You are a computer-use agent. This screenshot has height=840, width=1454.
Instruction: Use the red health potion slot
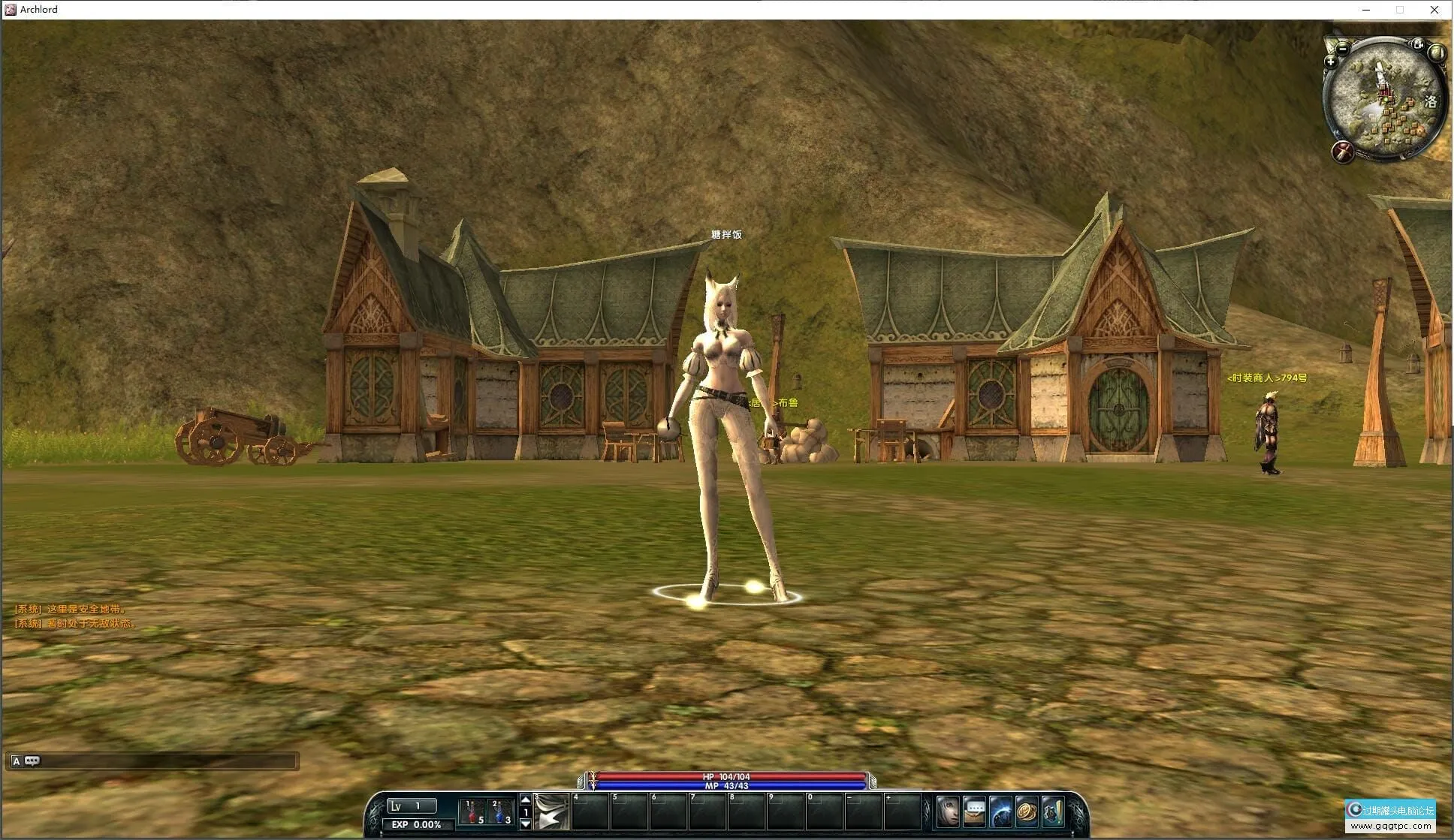click(473, 811)
